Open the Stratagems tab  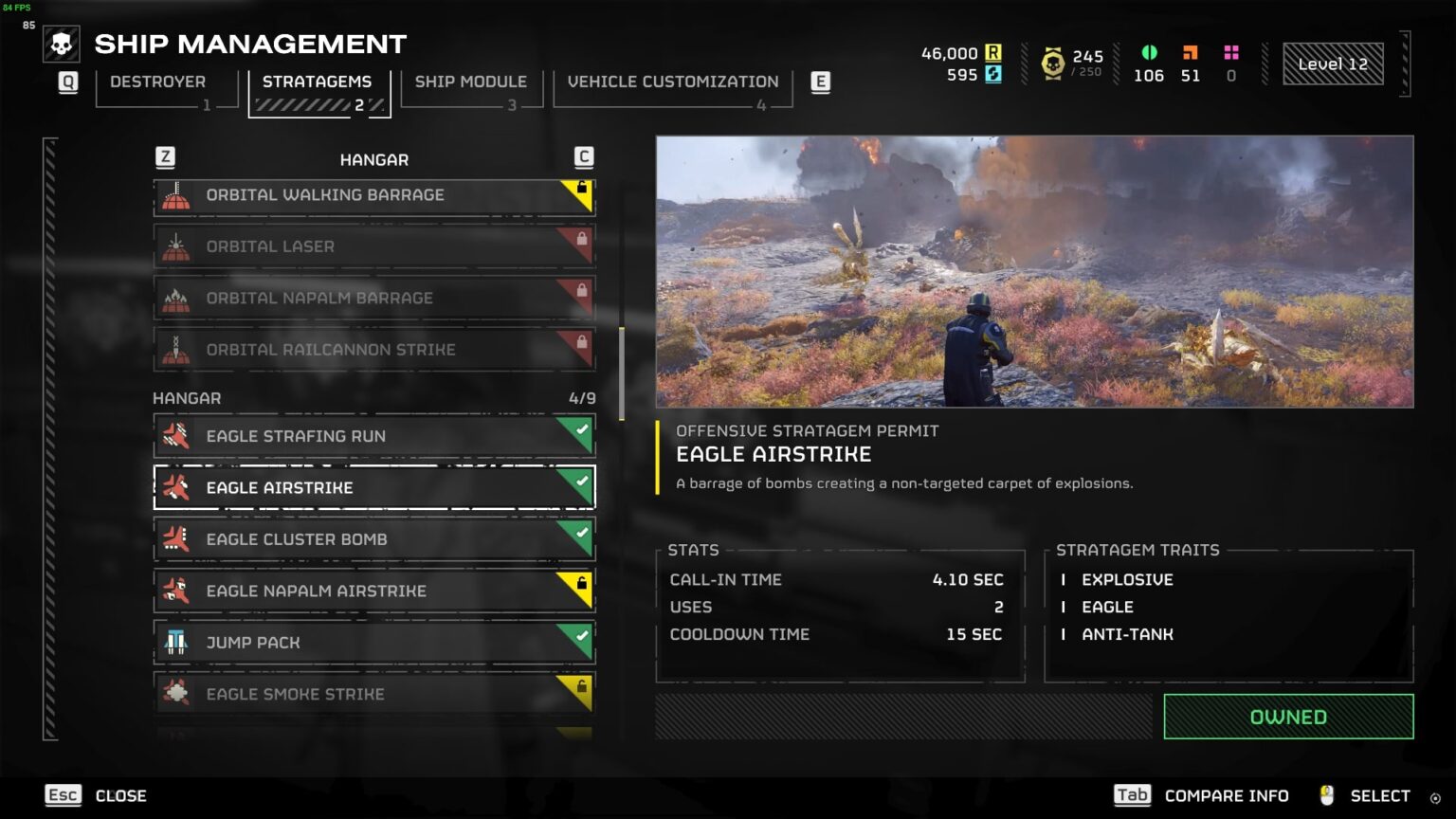(318, 82)
